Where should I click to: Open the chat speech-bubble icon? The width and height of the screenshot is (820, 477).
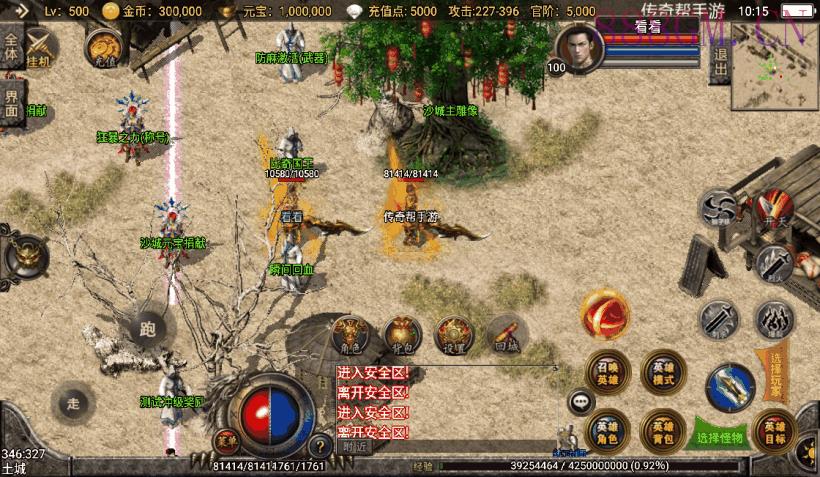tap(581, 403)
